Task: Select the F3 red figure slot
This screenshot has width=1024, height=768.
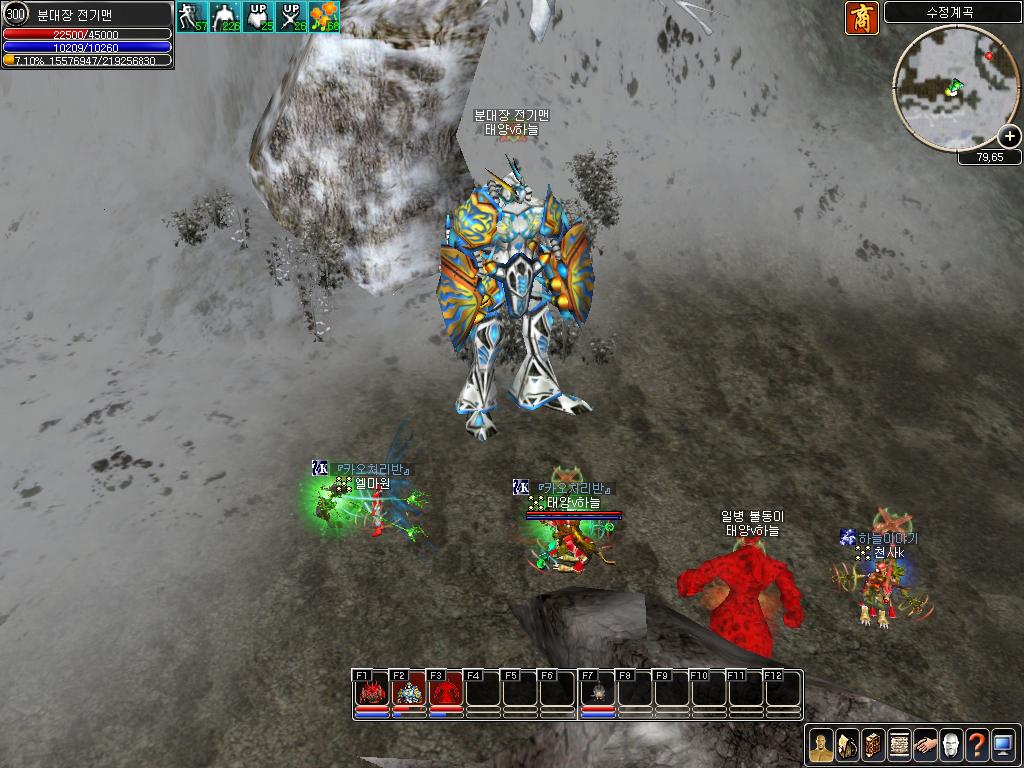Action: tap(446, 692)
